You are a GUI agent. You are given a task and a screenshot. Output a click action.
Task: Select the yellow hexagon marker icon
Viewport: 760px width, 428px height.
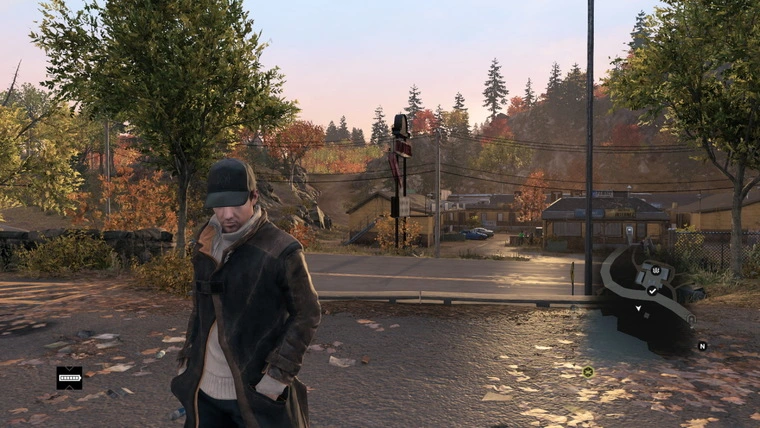pos(588,372)
